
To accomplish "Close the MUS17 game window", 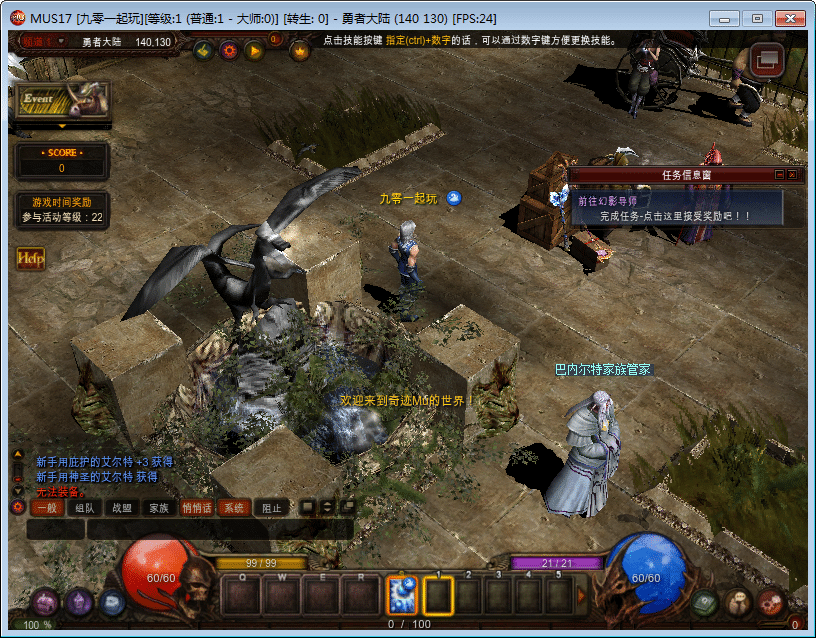I will coord(788,18).
